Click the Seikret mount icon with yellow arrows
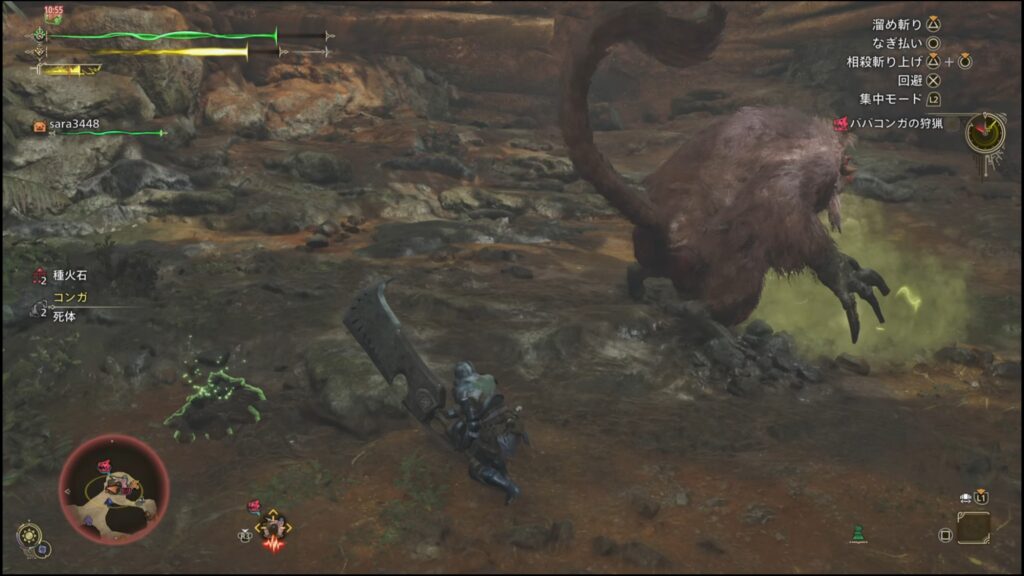1024x576 pixels. point(273,527)
